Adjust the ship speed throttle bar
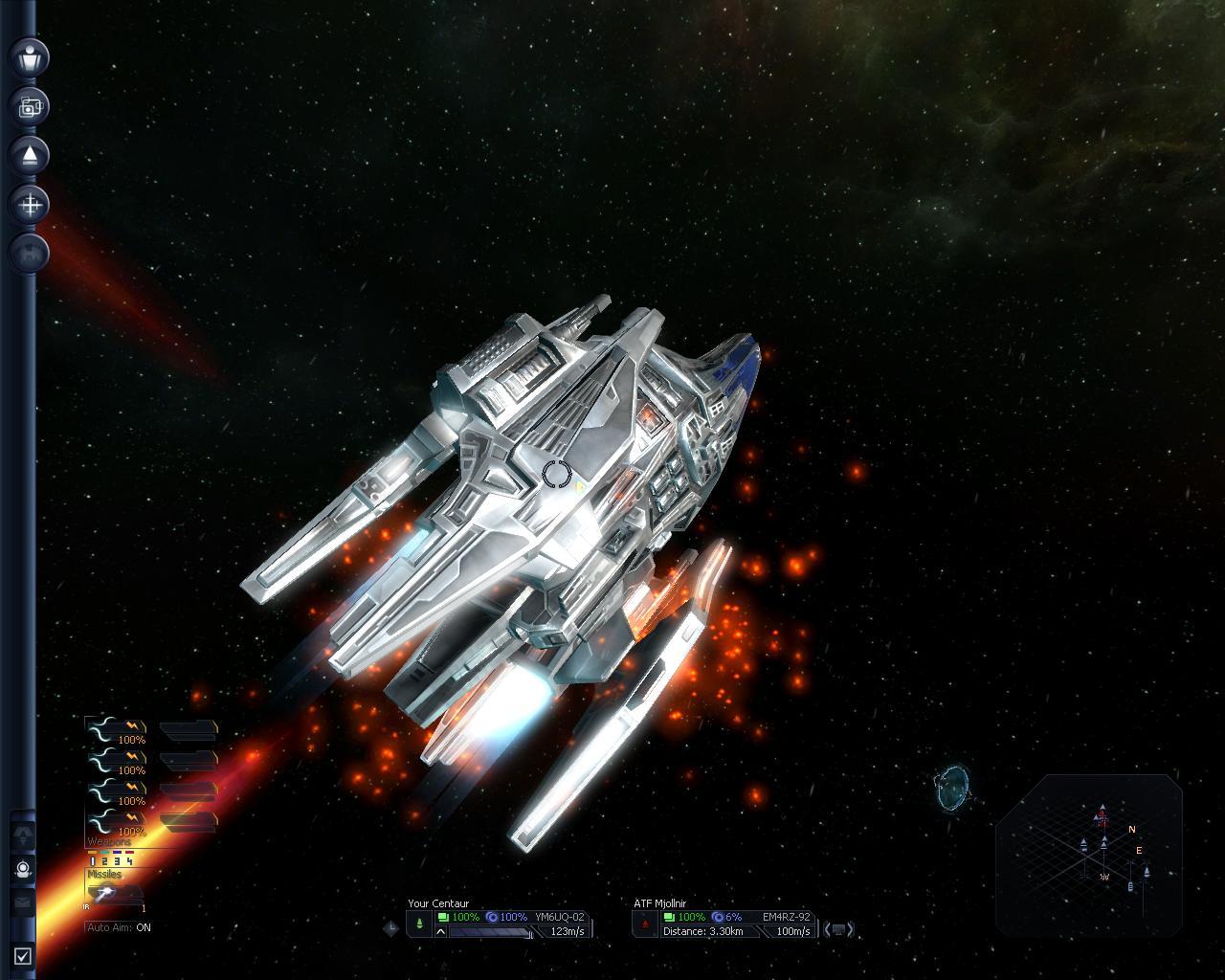Image resolution: width=1225 pixels, height=980 pixels. [x=490, y=932]
